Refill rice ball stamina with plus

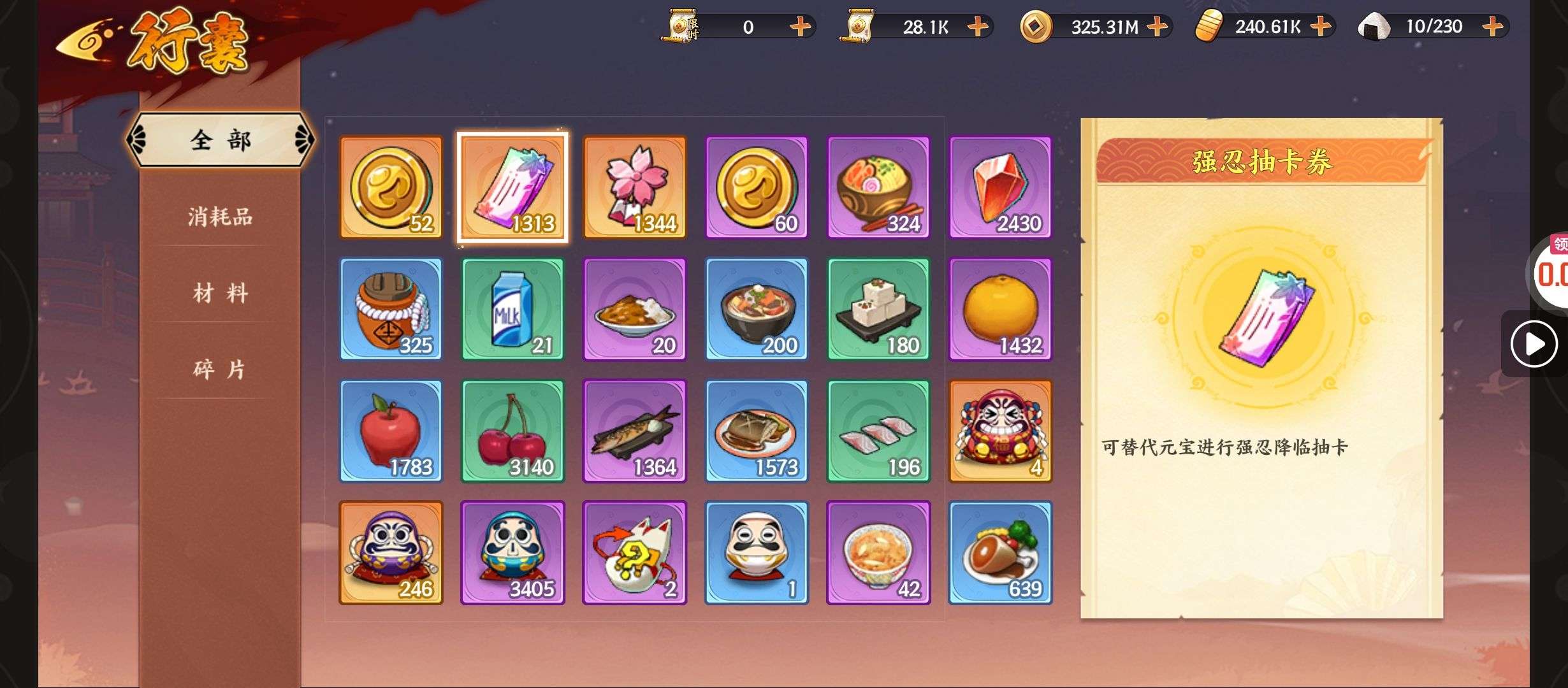tap(1493, 27)
